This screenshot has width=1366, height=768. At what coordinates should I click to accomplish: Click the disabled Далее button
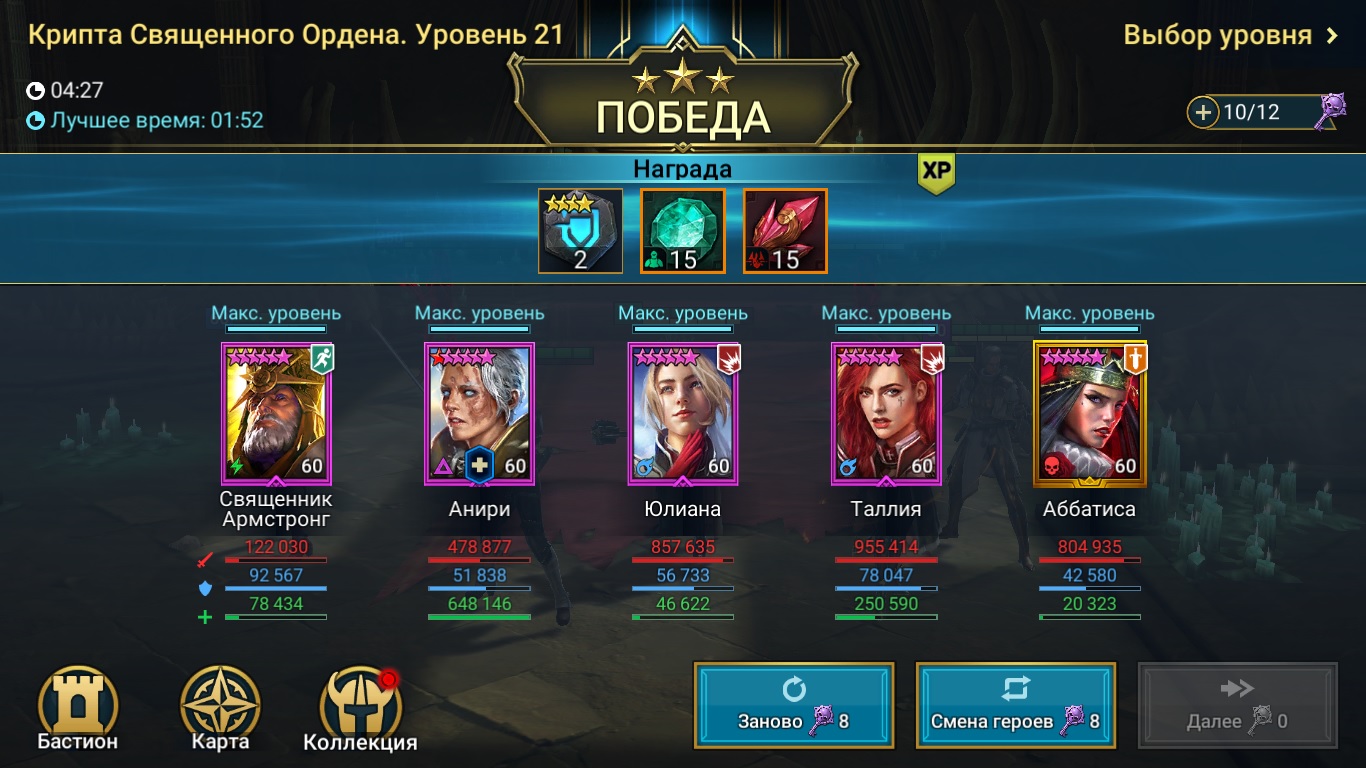coord(1237,704)
